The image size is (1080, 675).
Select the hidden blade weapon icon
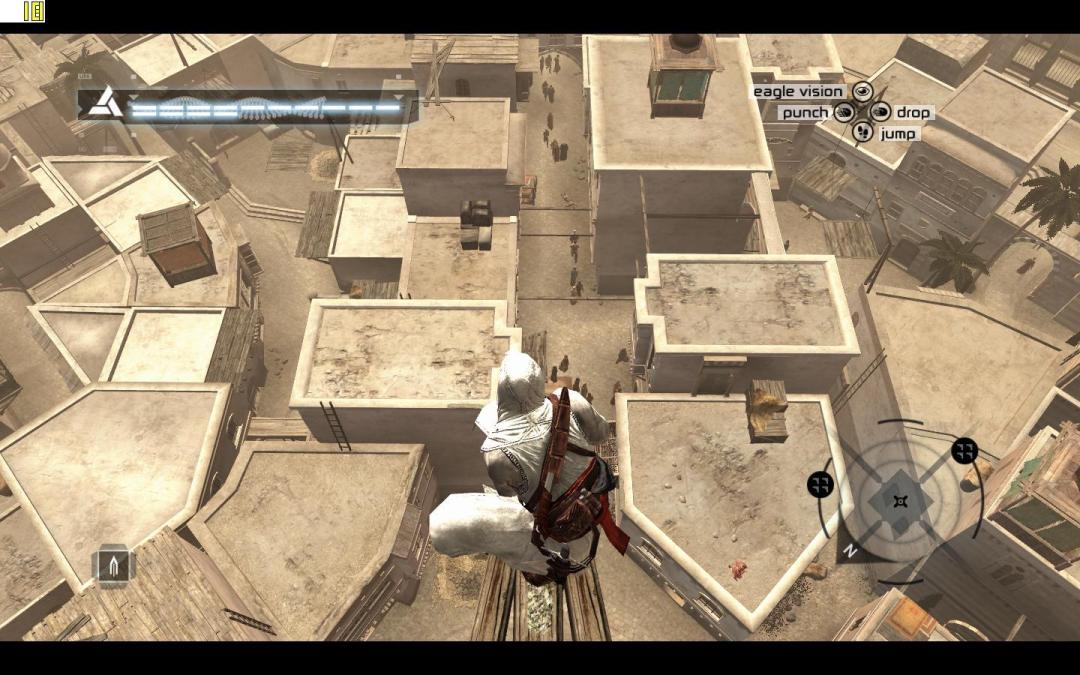coord(113,566)
